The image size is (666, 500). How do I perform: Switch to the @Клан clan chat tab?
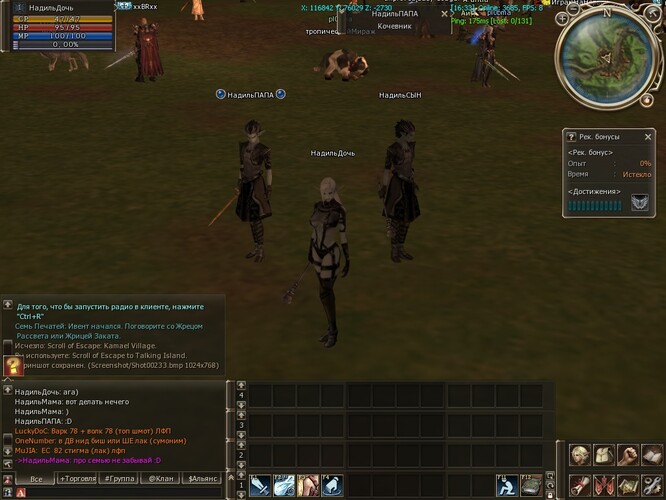[160, 479]
